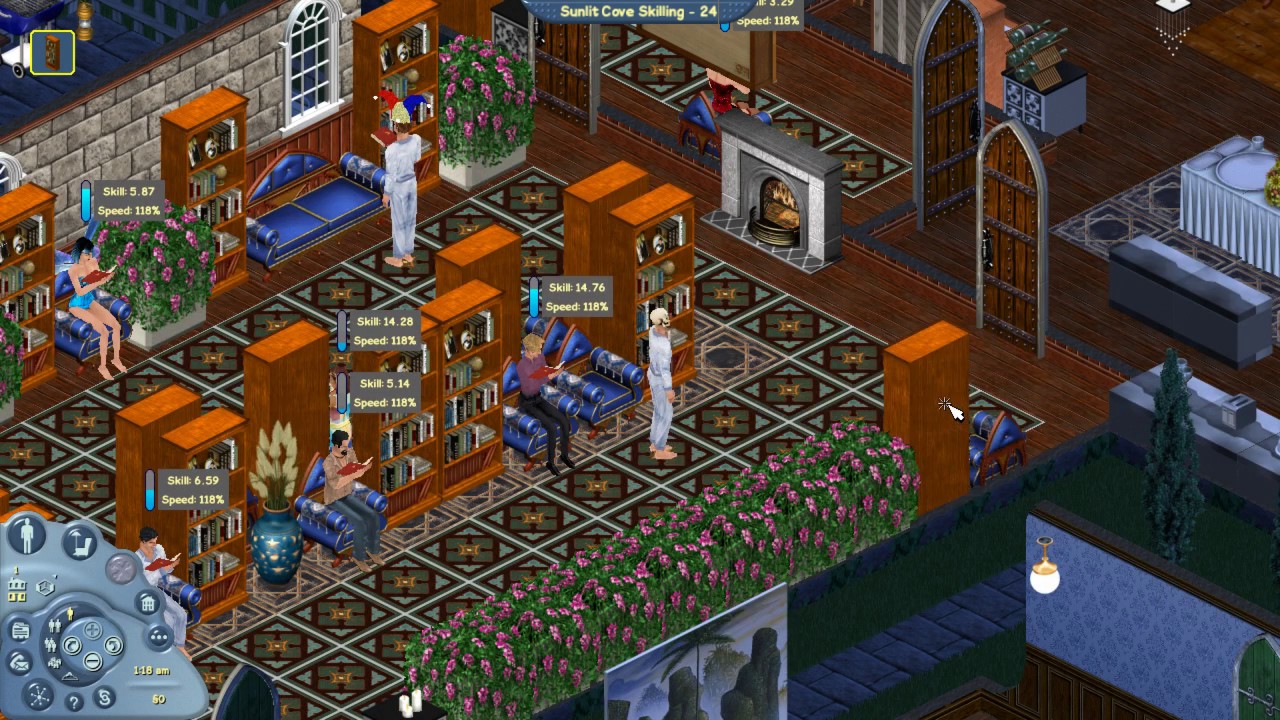This screenshot has height=720, width=1280.
Task: Enable single-Sim view with the one-person toggle
Action: pos(70,615)
